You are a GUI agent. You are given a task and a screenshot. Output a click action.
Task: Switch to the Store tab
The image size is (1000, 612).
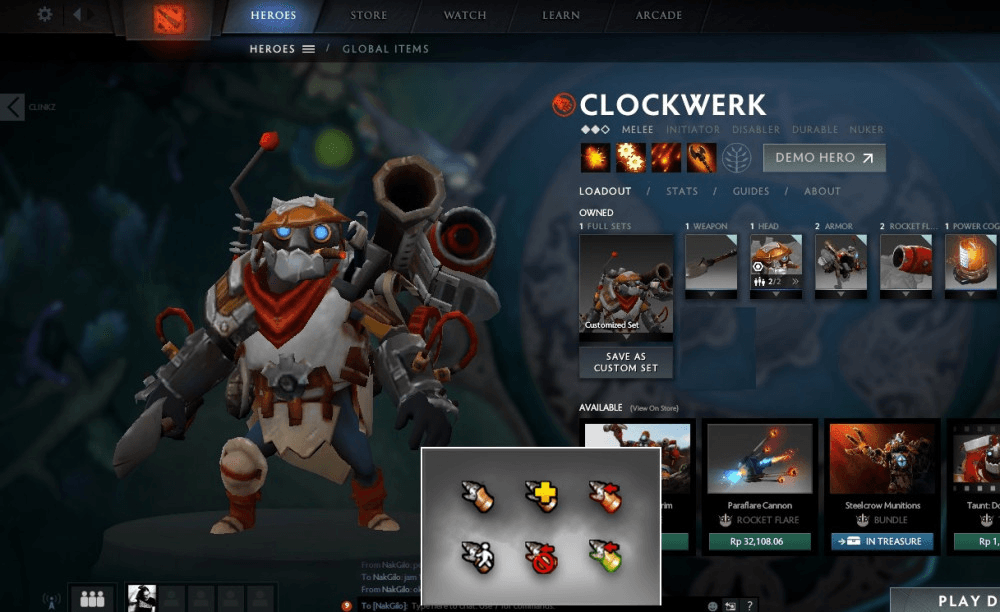pyautogui.click(x=369, y=15)
